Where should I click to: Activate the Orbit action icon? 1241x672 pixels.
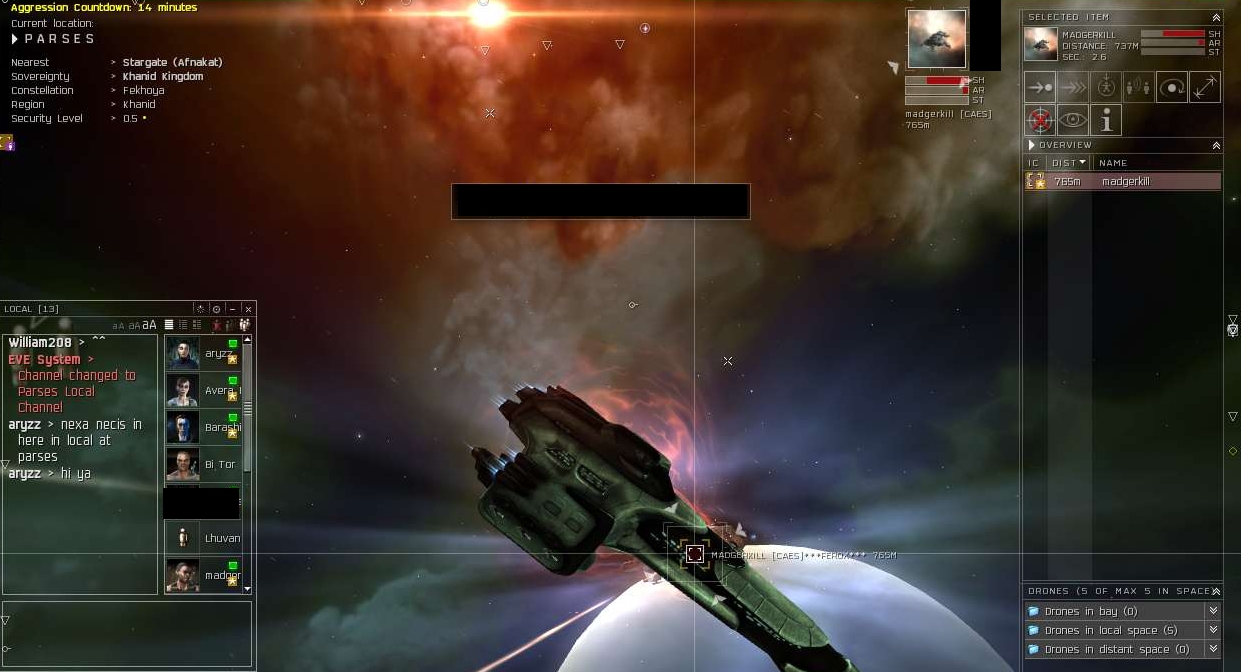click(x=1172, y=87)
